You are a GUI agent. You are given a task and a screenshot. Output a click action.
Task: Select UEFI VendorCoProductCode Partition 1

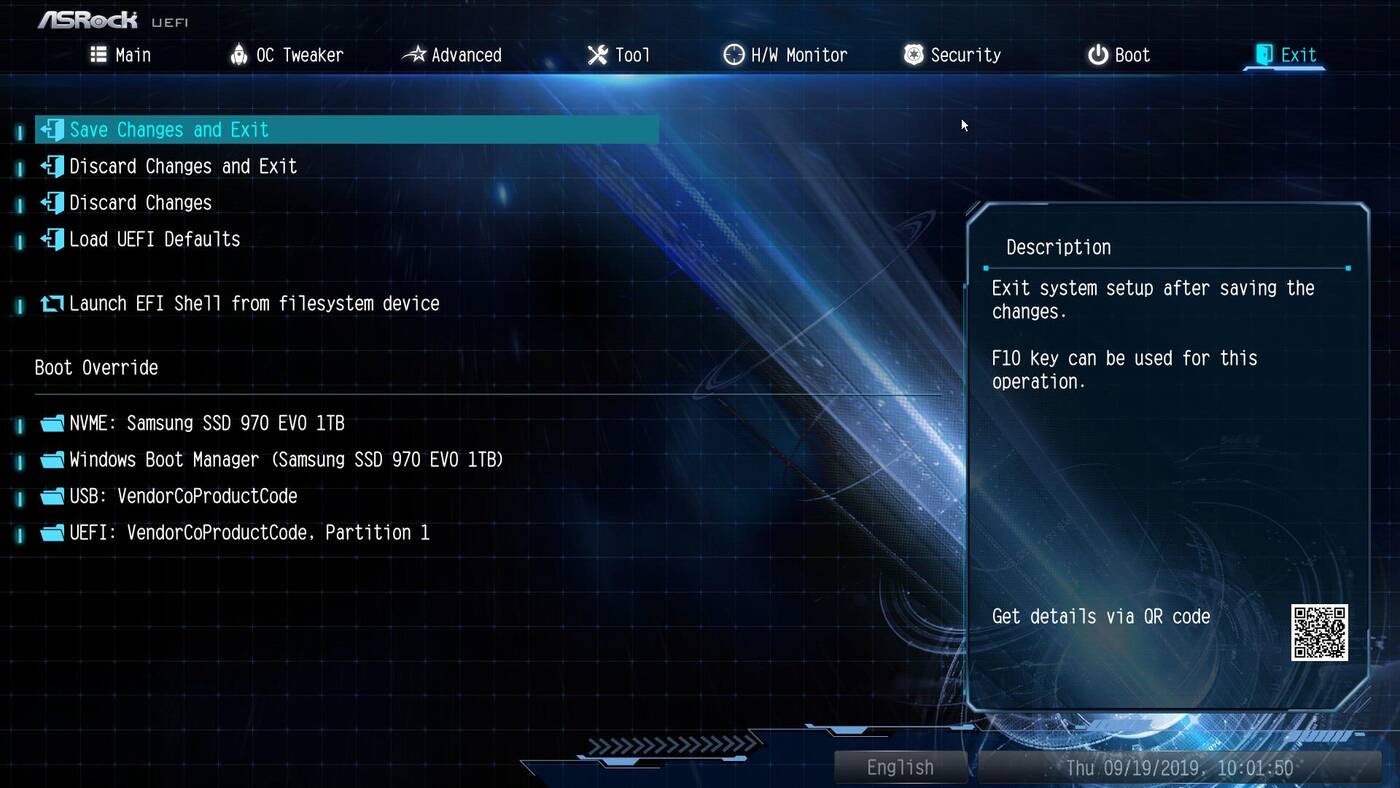click(x=249, y=533)
